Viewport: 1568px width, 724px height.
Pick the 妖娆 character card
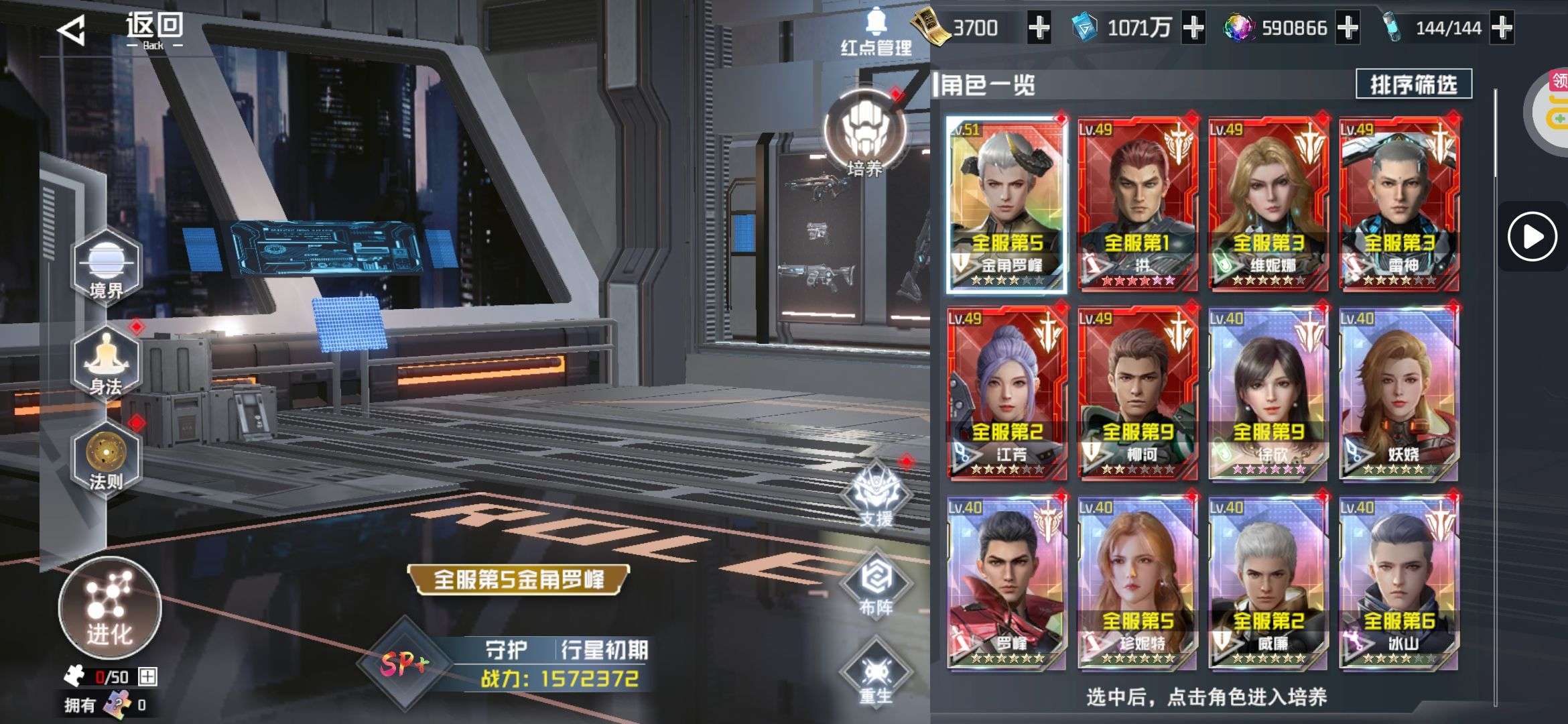[x=1399, y=392]
